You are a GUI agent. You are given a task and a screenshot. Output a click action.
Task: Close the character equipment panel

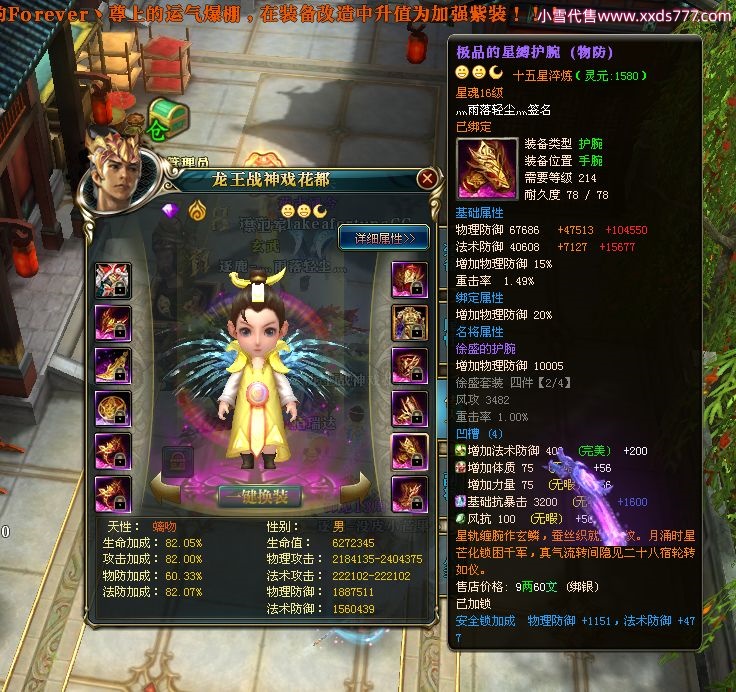point(427,179)
